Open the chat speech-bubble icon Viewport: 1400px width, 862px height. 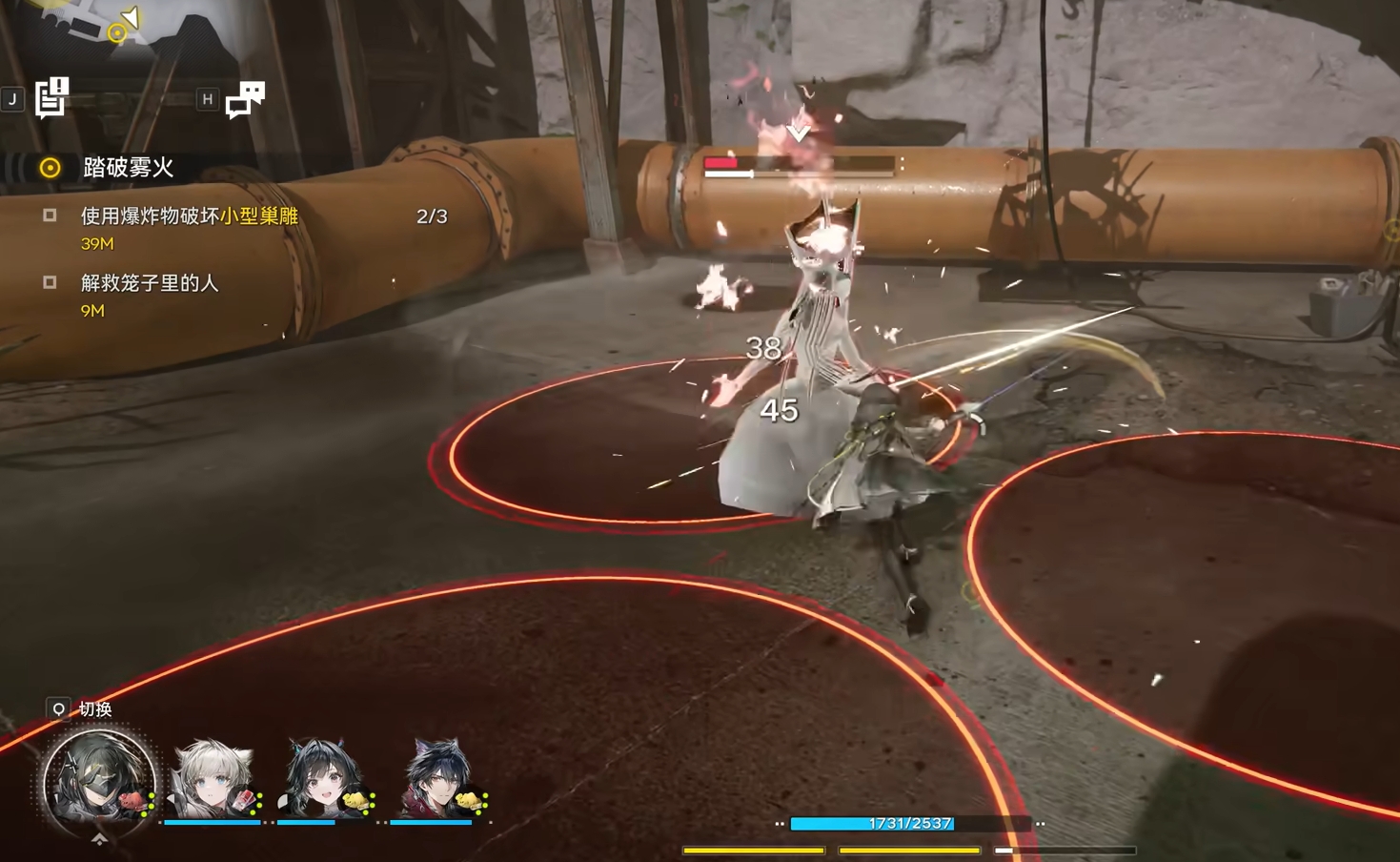pyautogui.click(x=245, y=98)
